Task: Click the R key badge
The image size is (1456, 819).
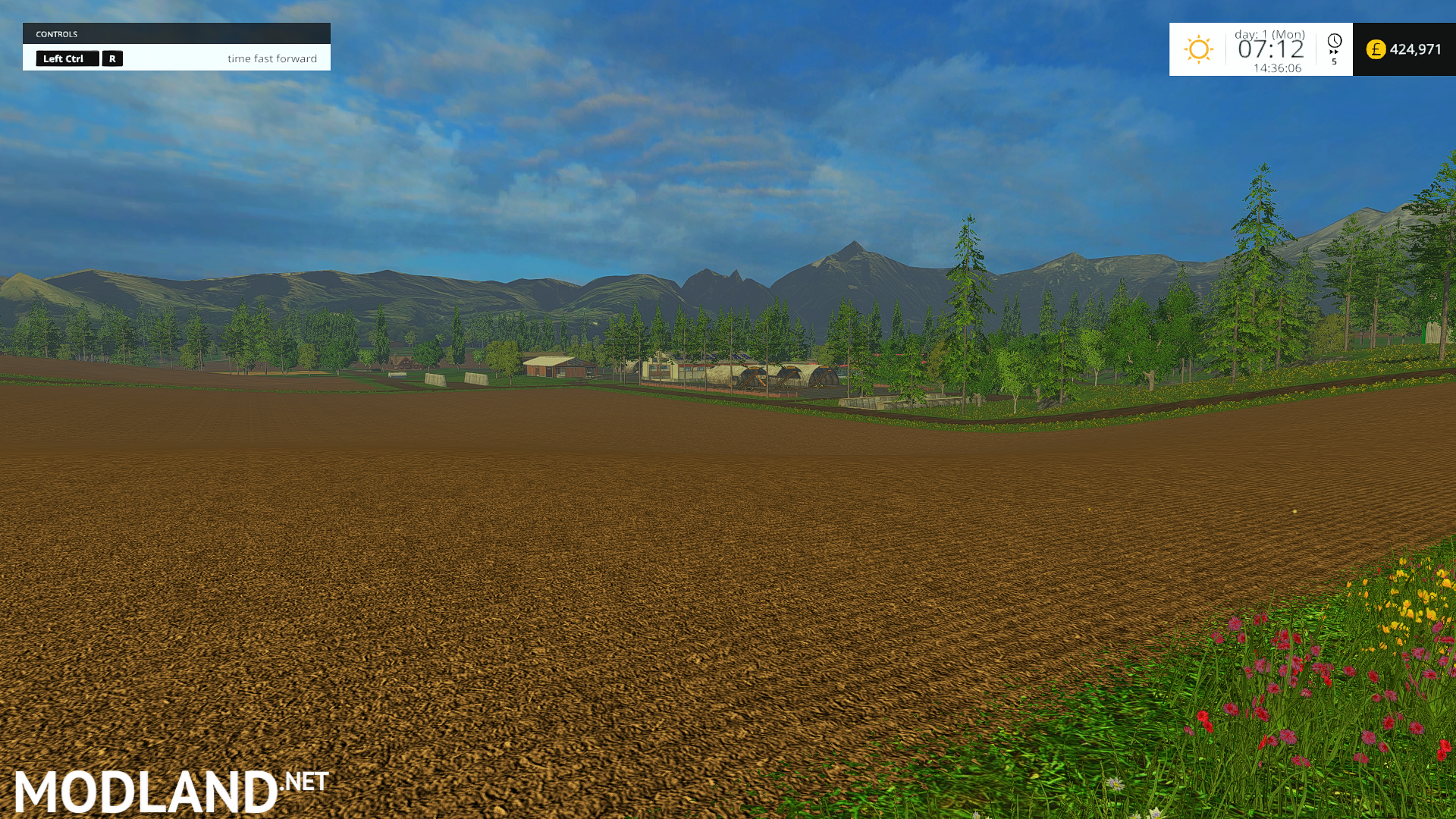Action: [x=112, y=58]
